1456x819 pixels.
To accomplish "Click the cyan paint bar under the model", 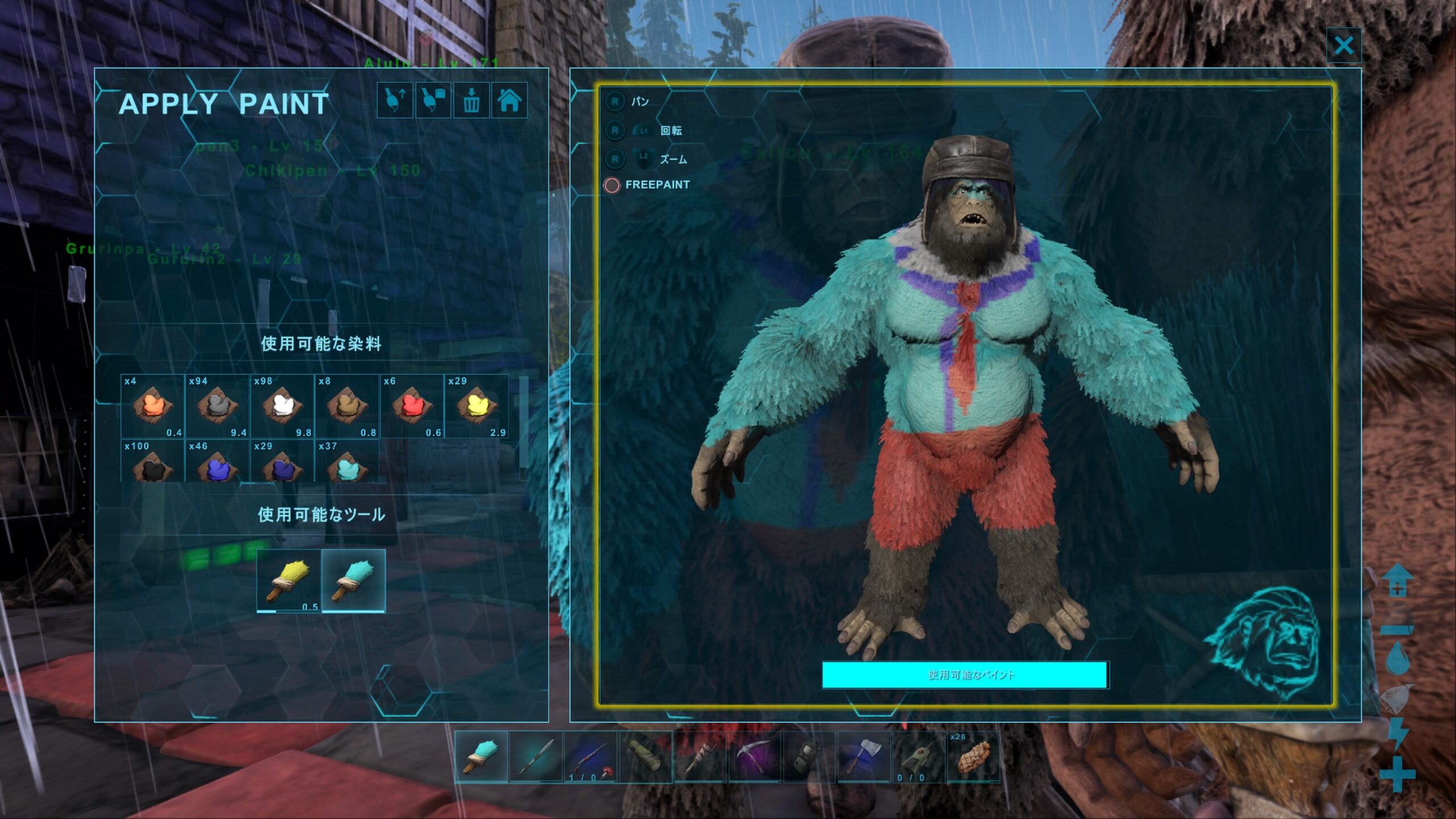I will [x=965, y=675].
